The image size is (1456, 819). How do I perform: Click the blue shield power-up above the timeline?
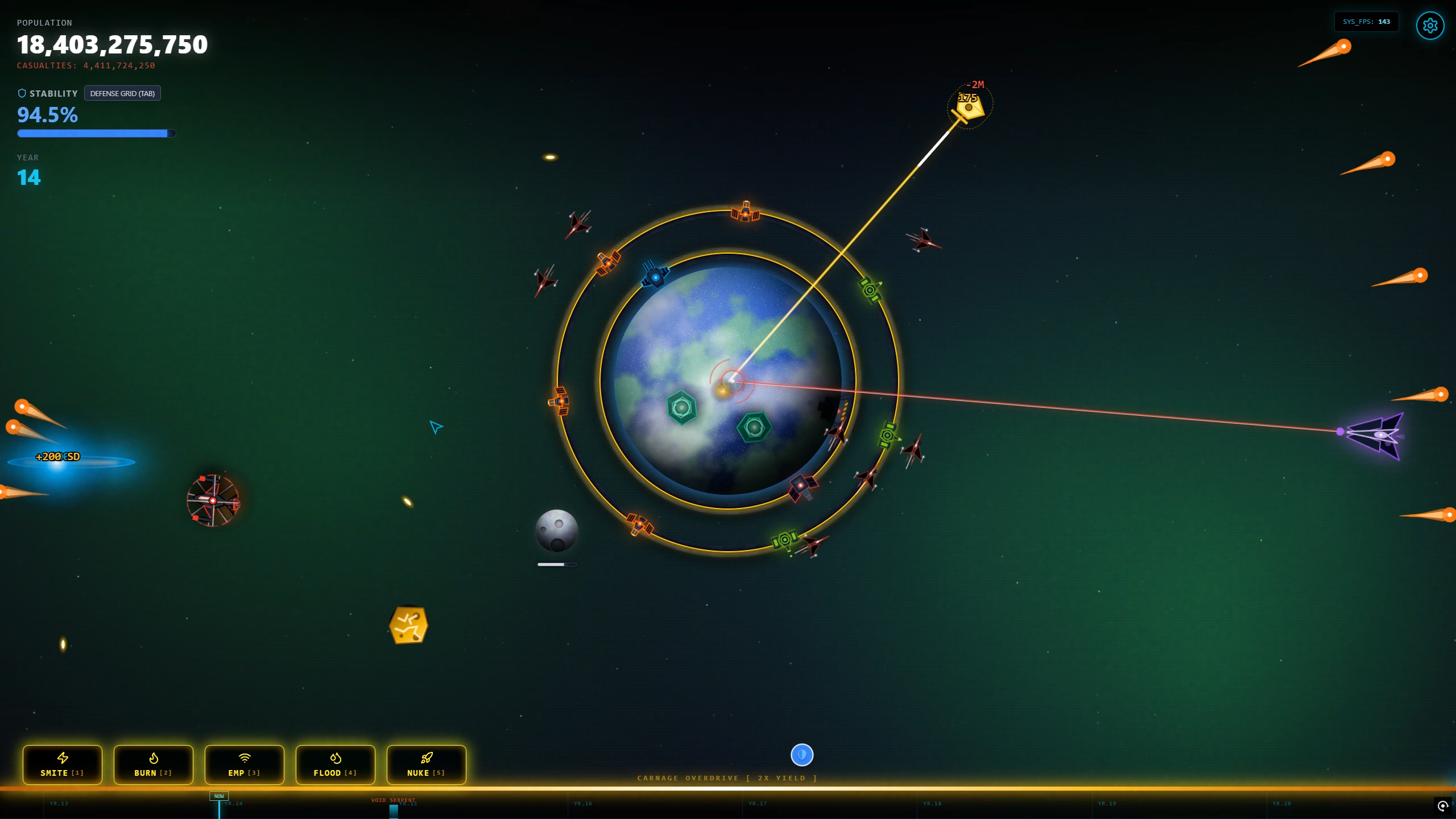click(802, 755)
